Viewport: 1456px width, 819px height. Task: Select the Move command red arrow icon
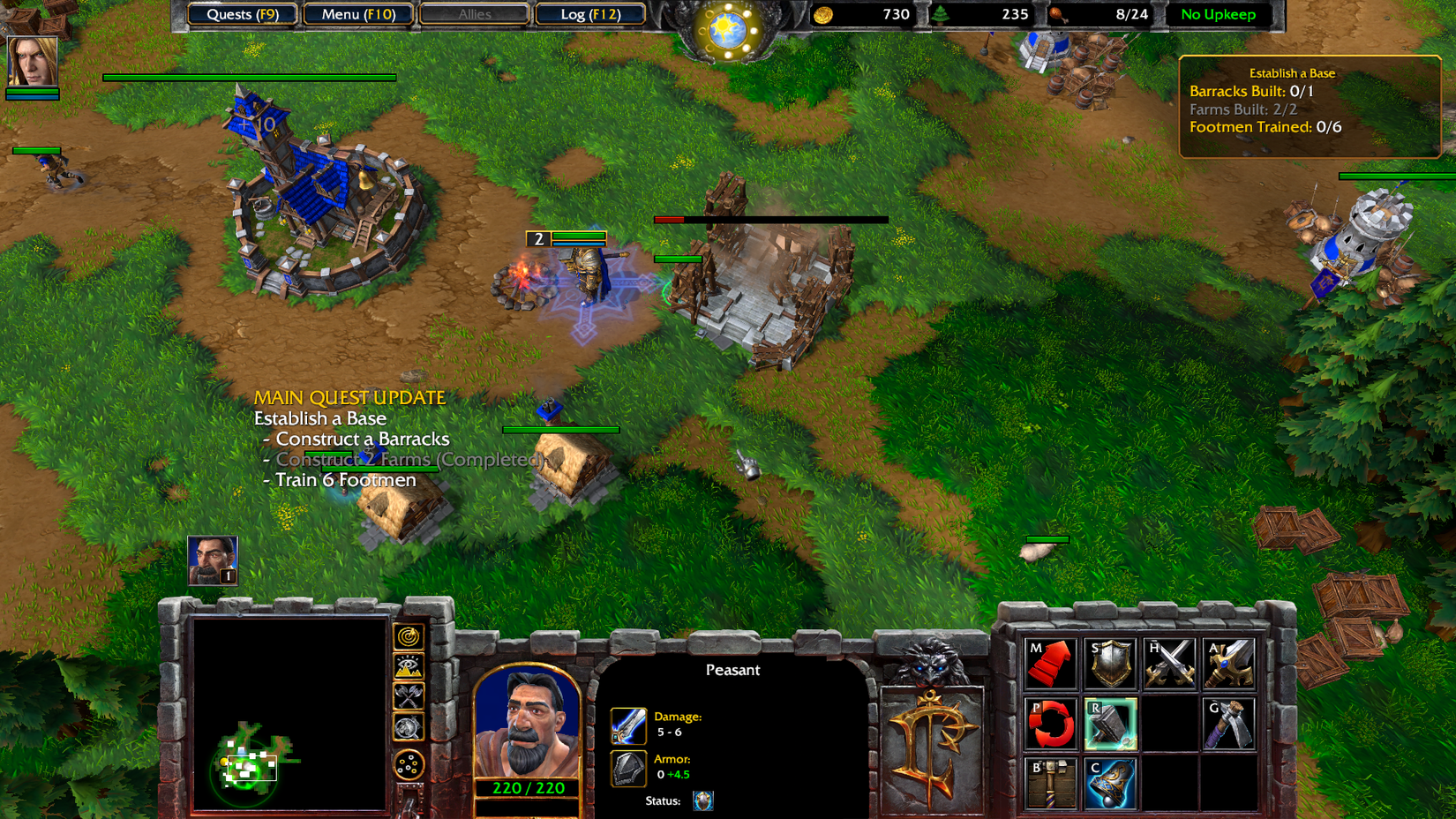pyautogui.click(x=1052, y=664)
